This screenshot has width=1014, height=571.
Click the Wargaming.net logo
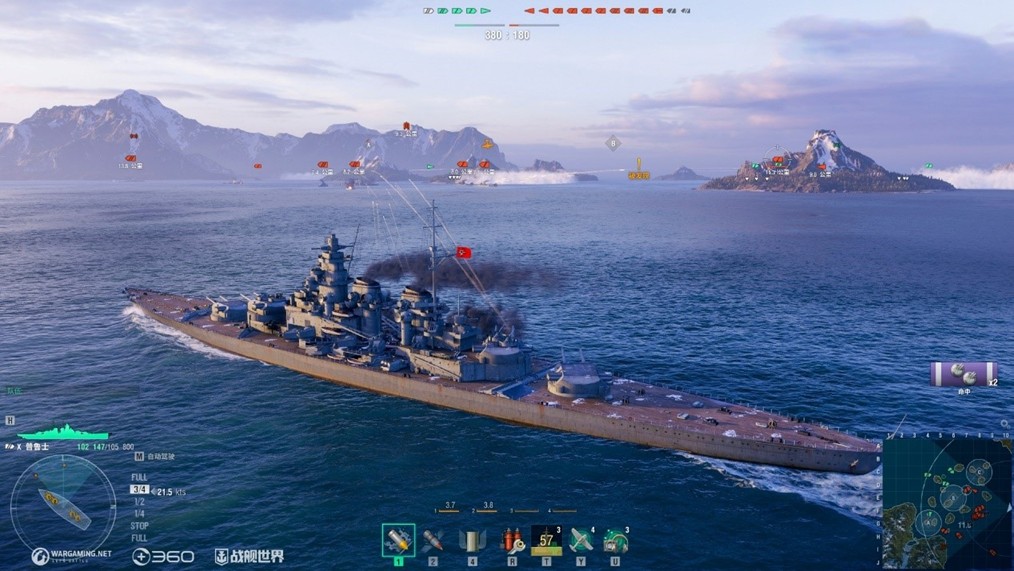[71, 556]
